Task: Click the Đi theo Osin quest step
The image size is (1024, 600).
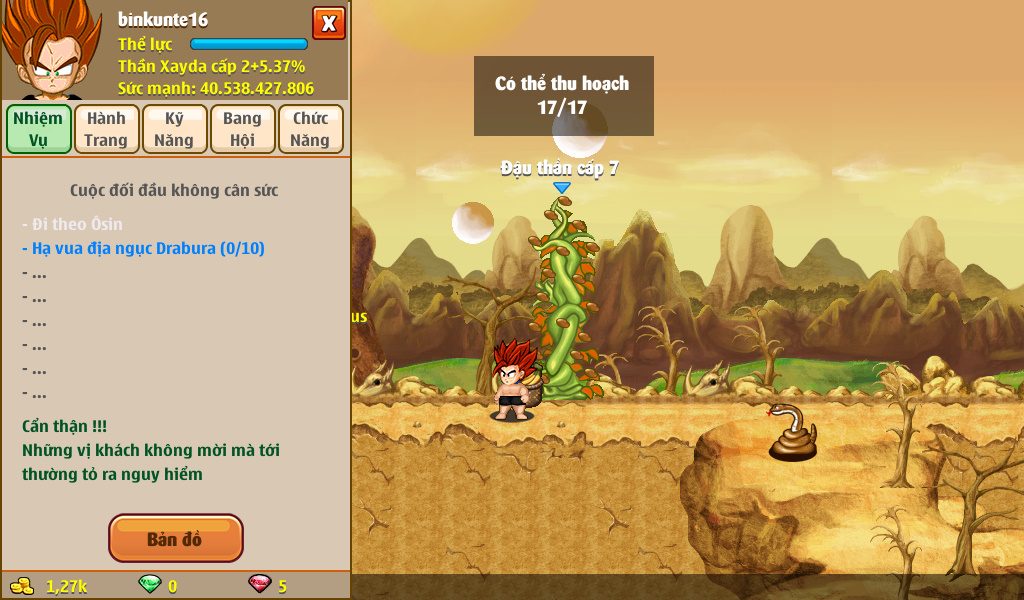Action: tap(72, 224)
